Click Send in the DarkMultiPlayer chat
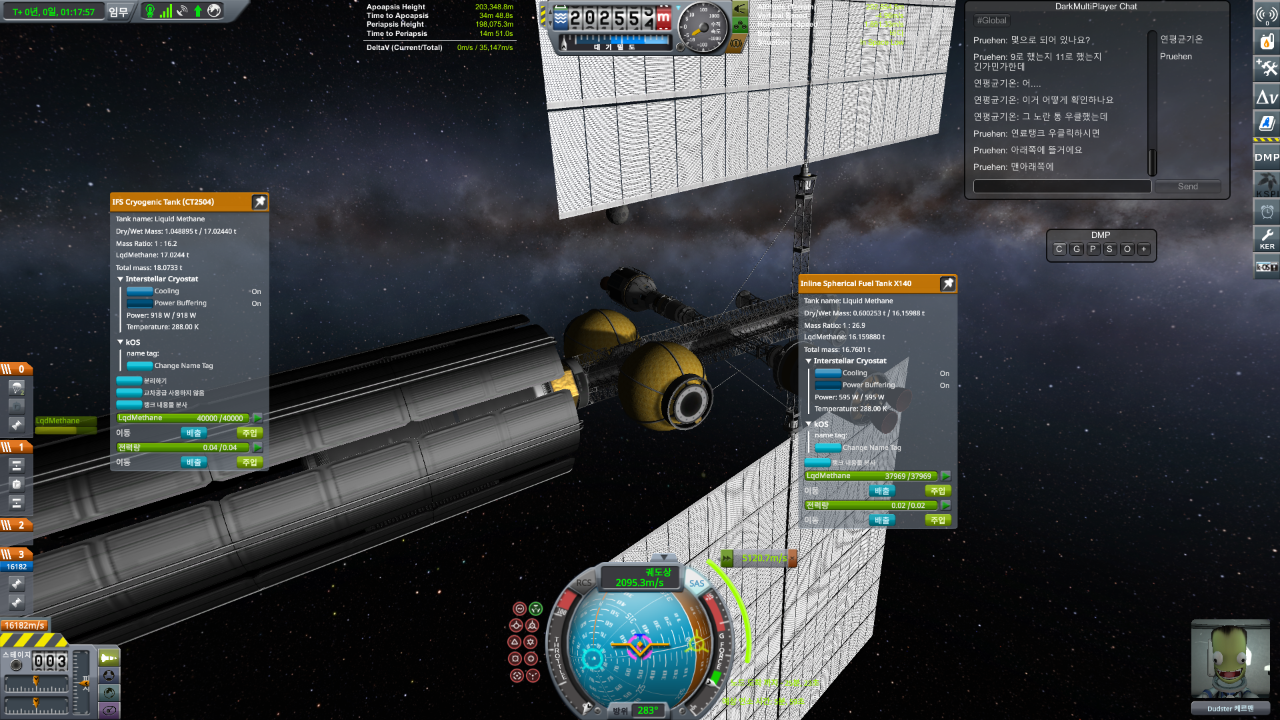The width and height of the screenshot is (1280, 720). (x=1187, y=186)
